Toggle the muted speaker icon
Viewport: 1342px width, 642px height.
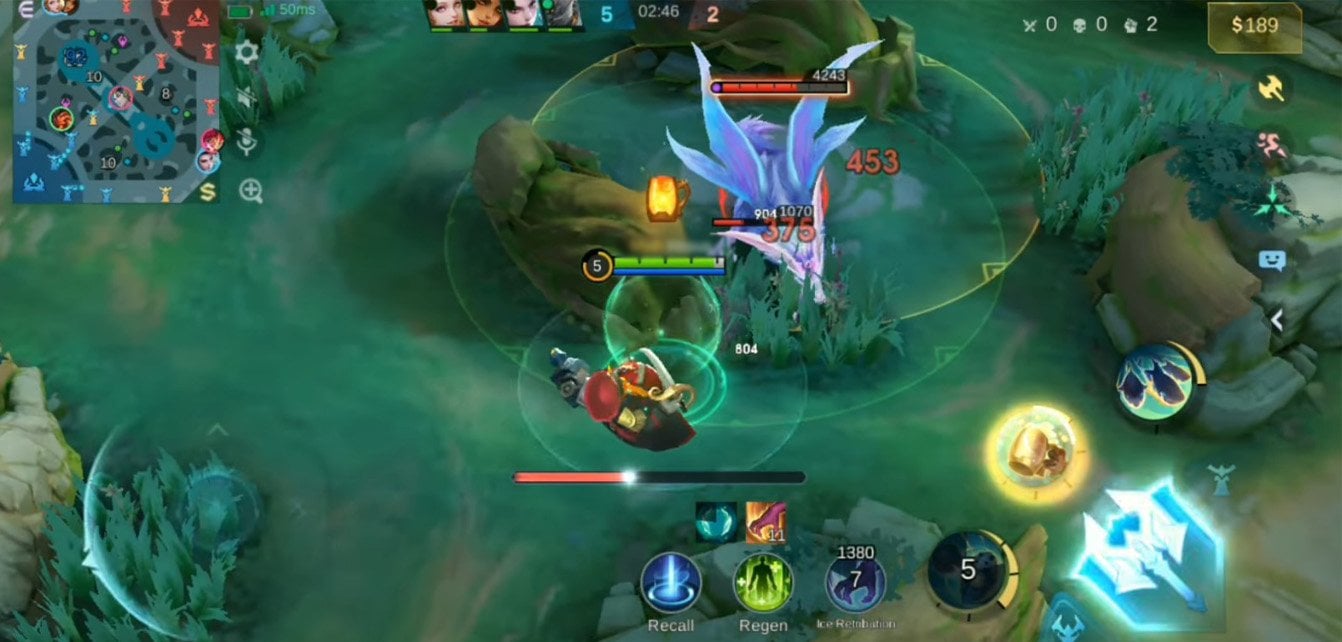coord(247,97)
